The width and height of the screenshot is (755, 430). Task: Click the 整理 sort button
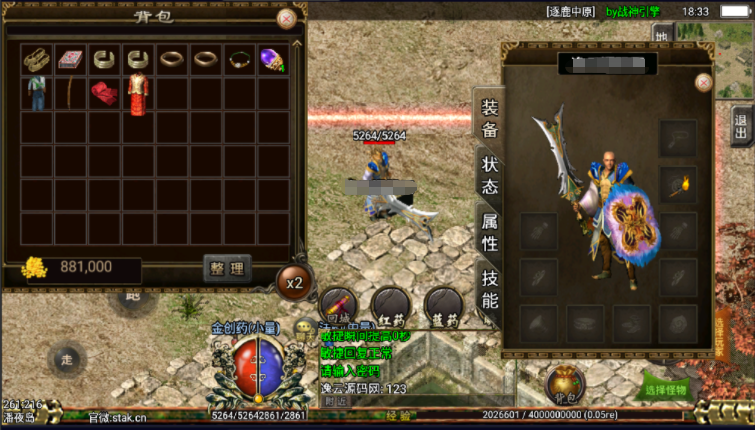tap(227, 268)
